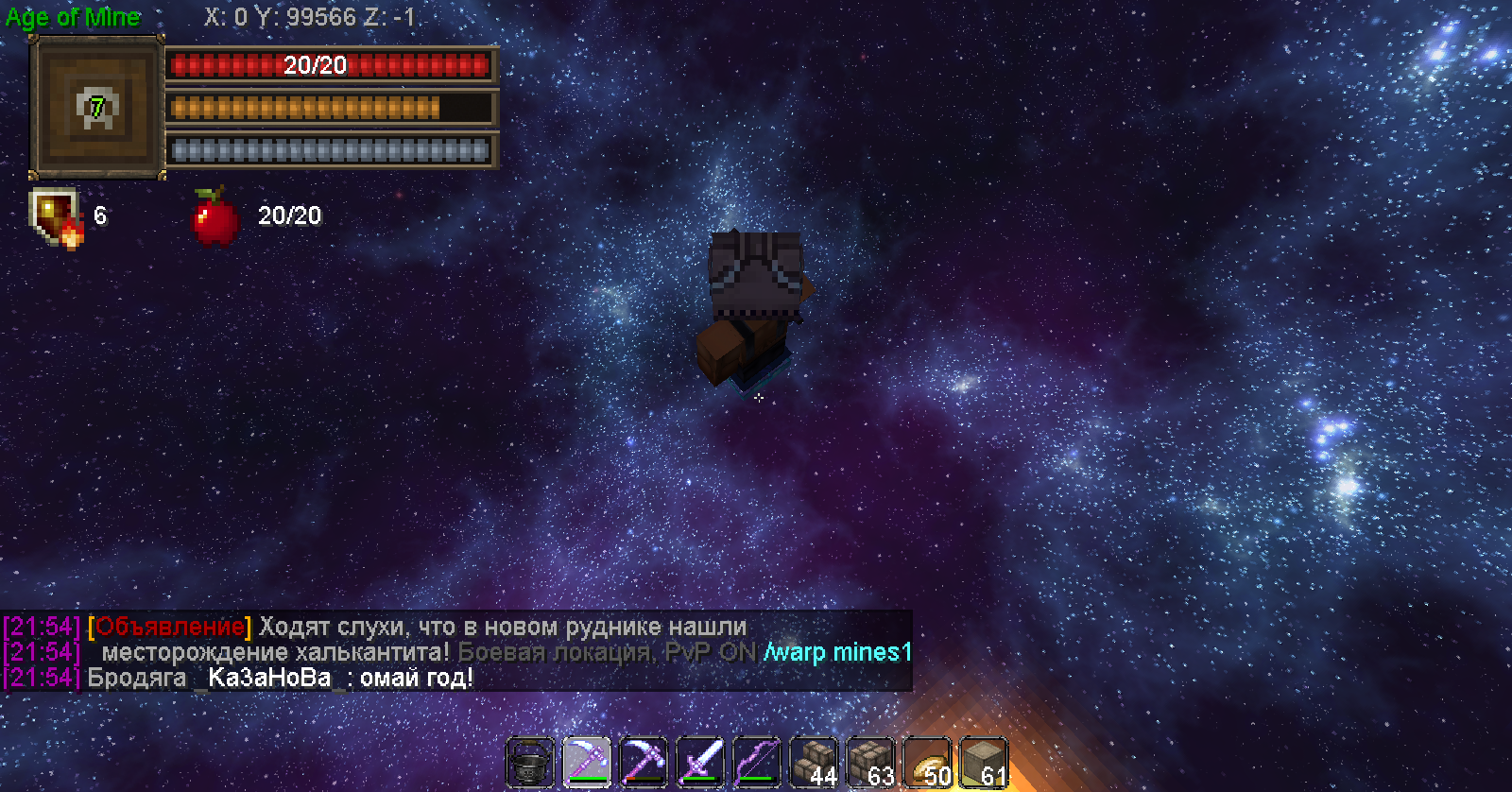Select the highlighted purple pickaxe slot
The width and height of the screenshot is (1512, 792).
[587, 762]
